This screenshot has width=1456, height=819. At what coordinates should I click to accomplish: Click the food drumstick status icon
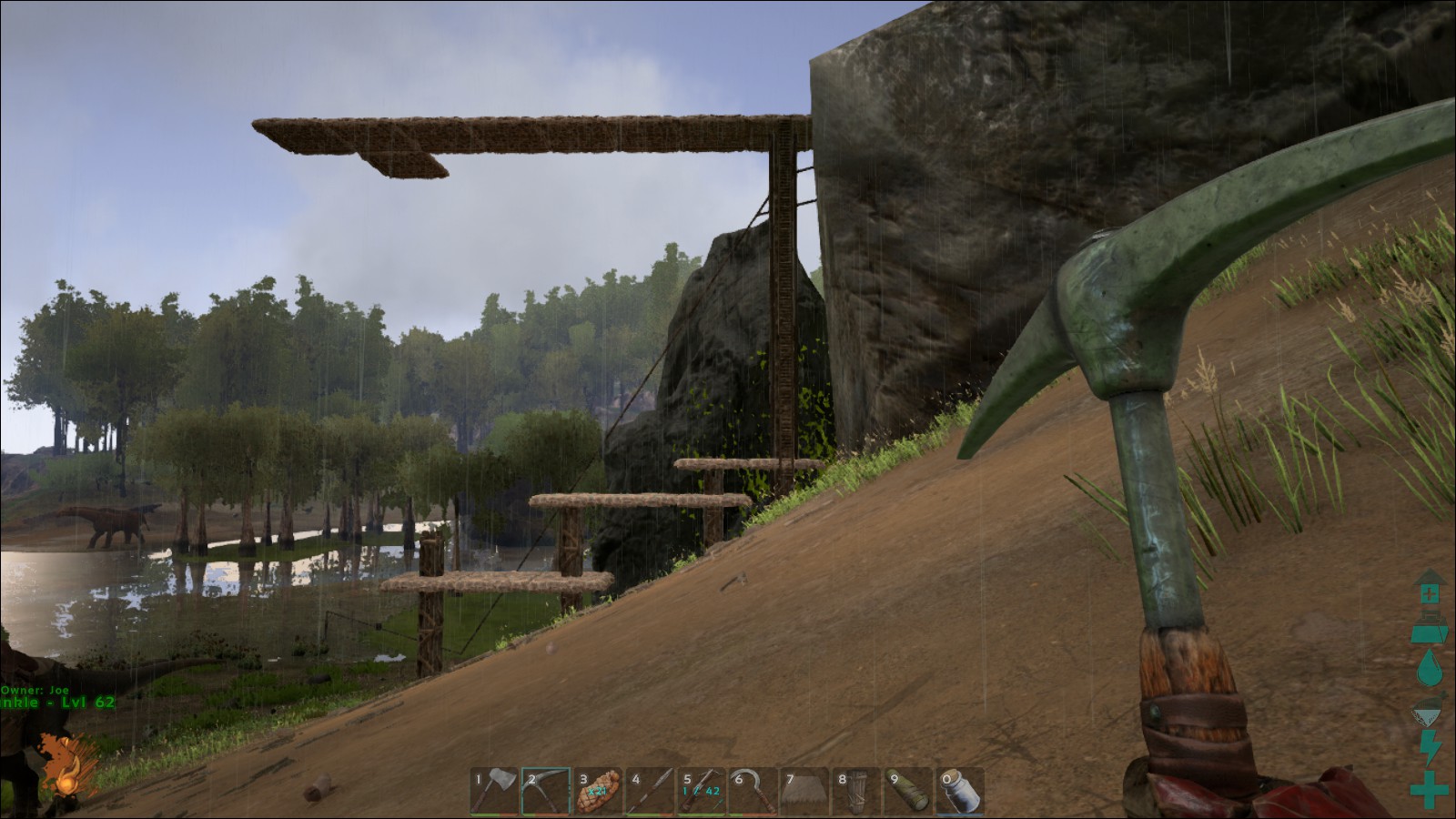point(1429,708)
